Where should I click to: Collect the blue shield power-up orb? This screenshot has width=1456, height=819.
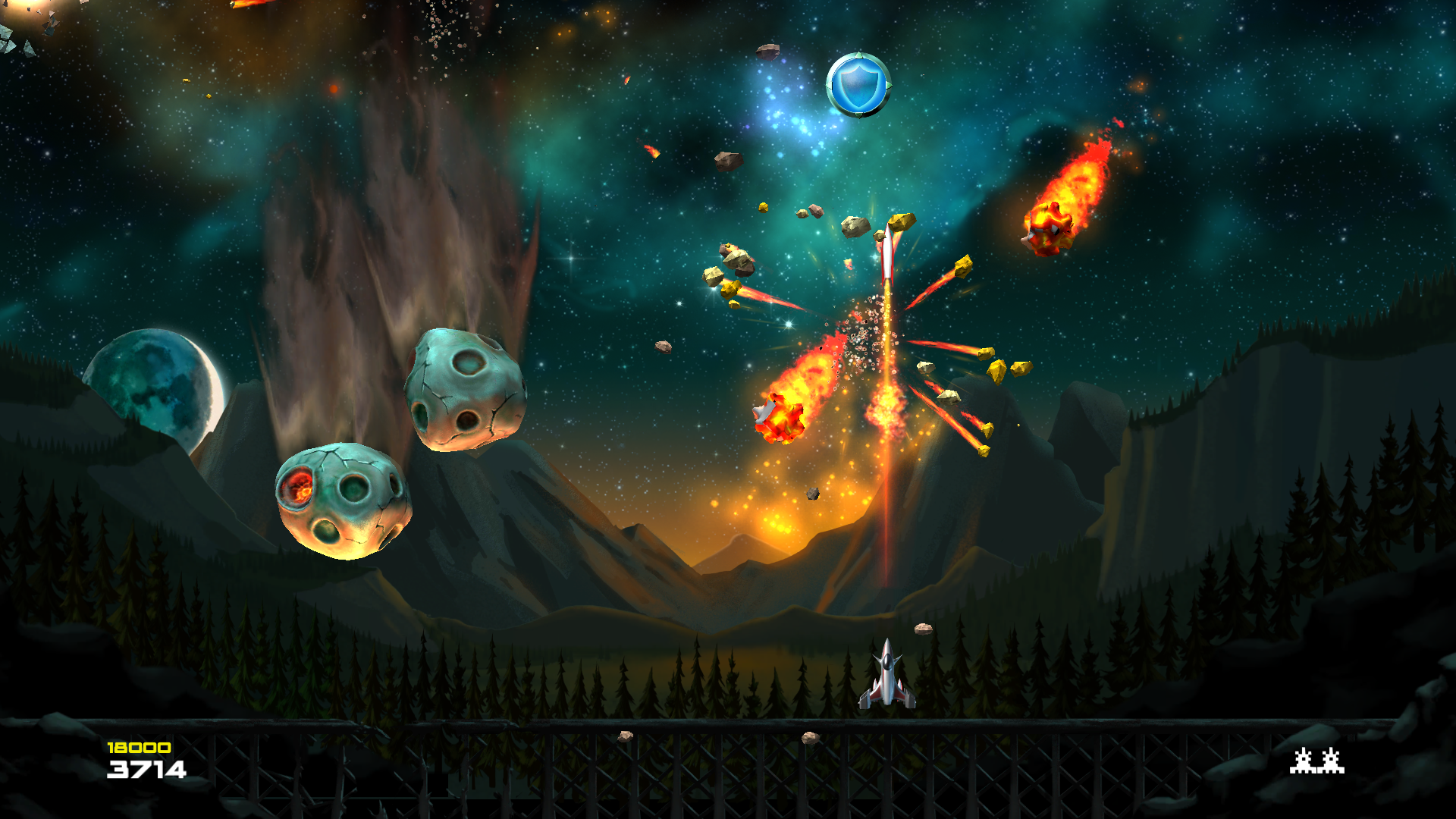858,86
